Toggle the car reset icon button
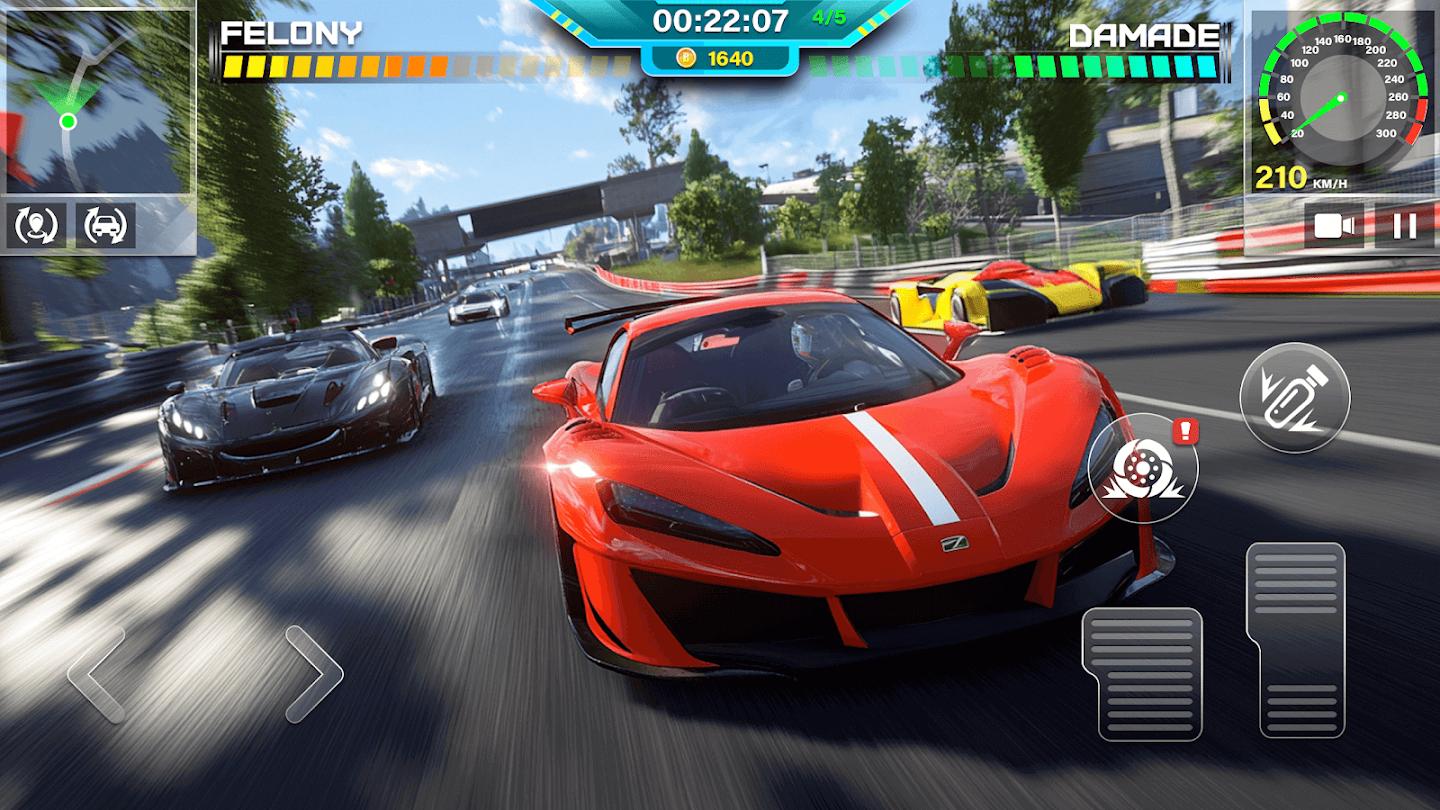Screen dimensions: 1440x810 coord(106,226)
